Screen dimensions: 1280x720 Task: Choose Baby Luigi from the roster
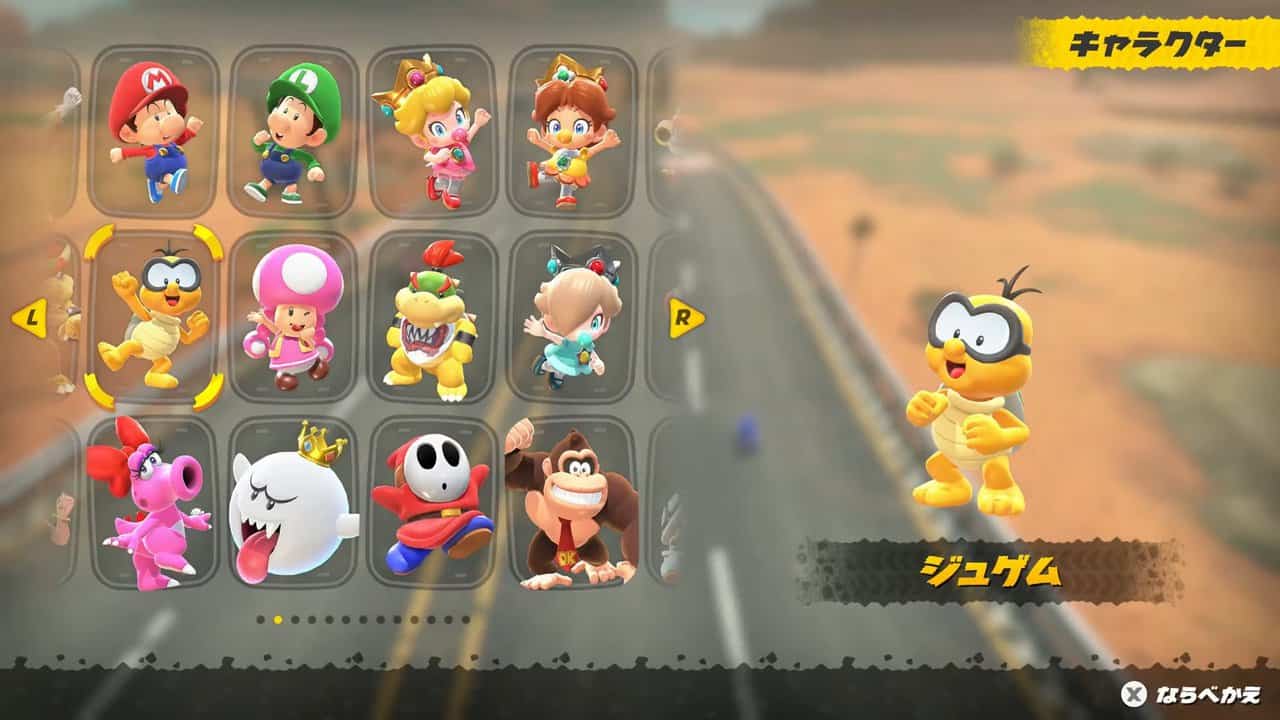click(293, 131)
